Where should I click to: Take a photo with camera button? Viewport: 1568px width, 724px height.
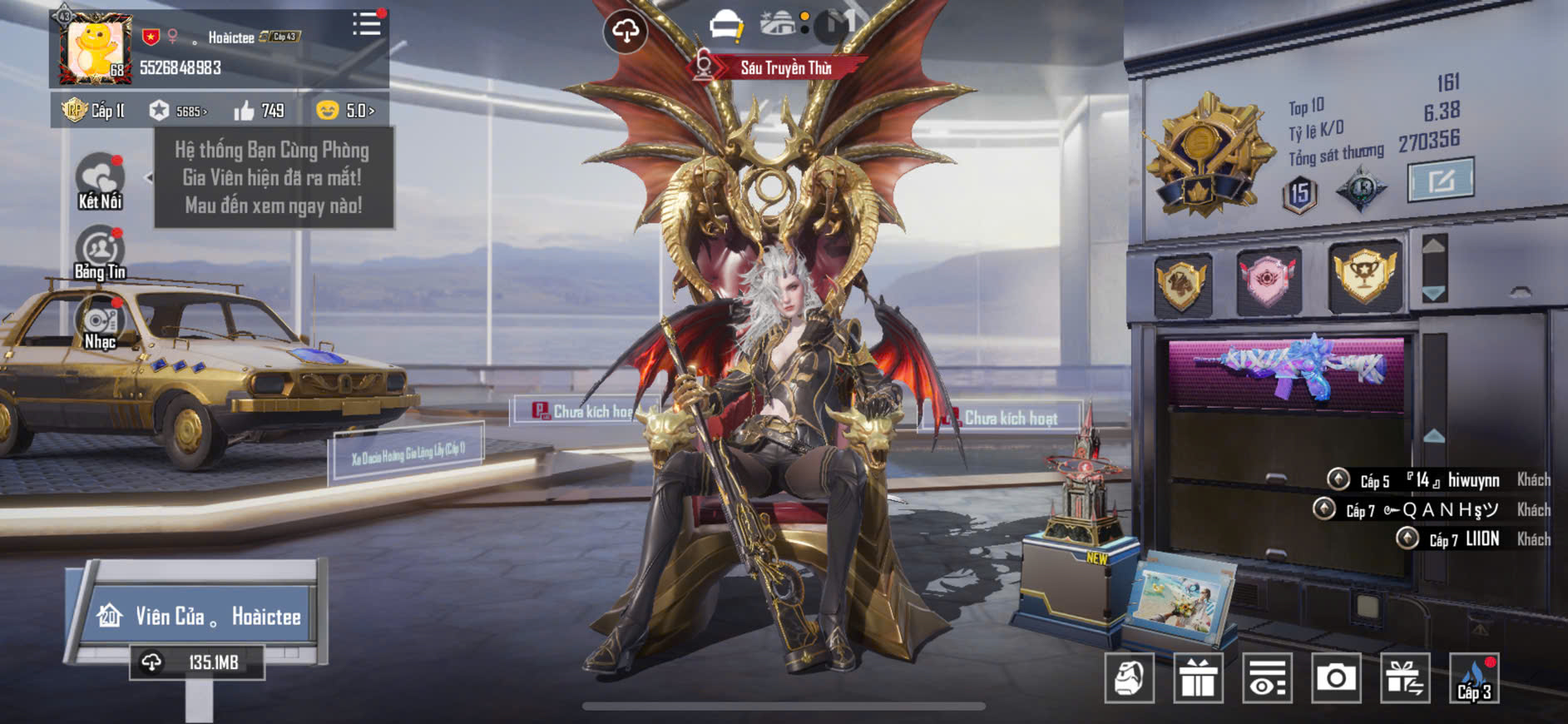(x=1336, y=678)
